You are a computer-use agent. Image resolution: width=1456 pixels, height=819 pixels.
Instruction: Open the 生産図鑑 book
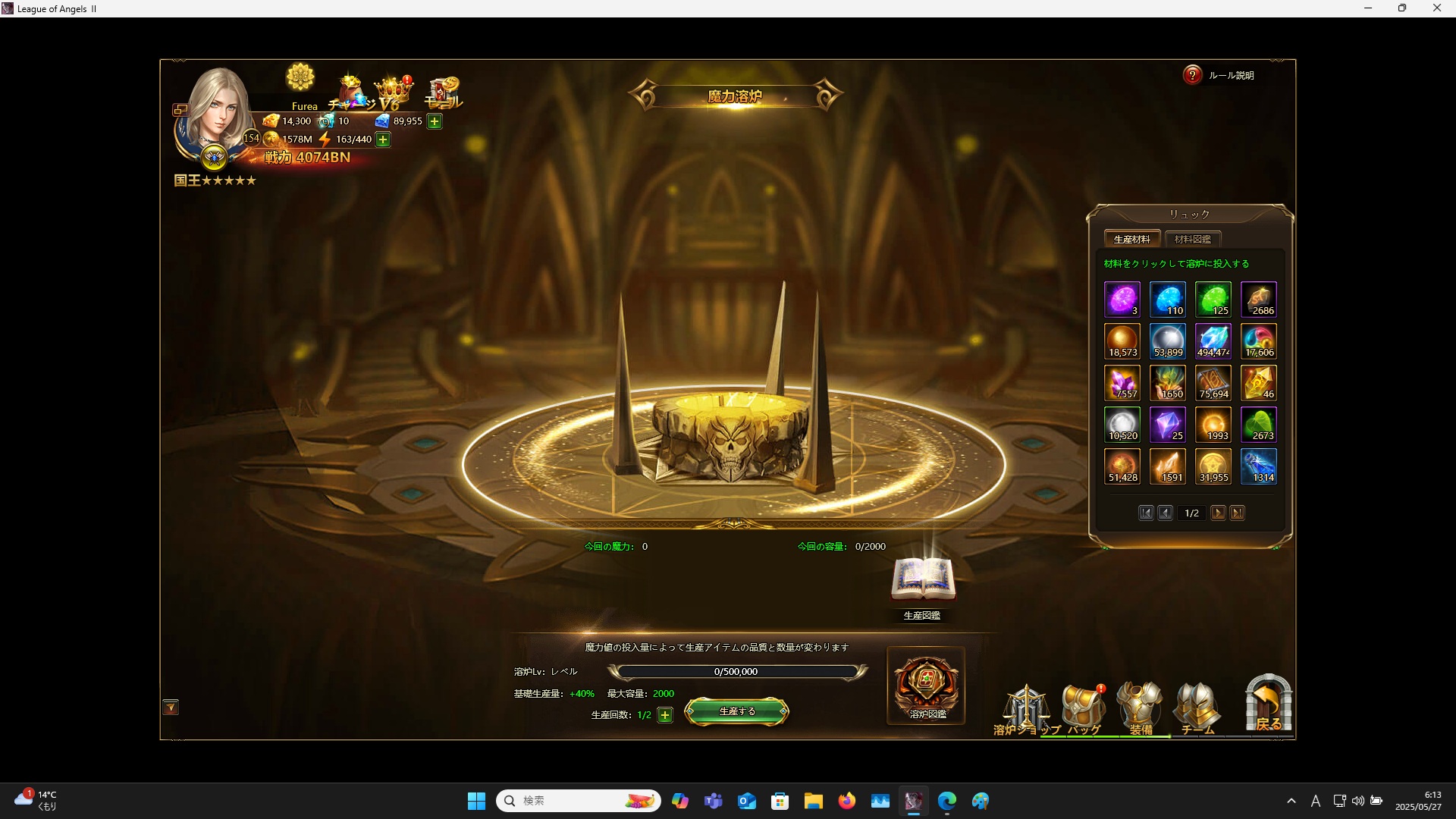coord(922,582)
